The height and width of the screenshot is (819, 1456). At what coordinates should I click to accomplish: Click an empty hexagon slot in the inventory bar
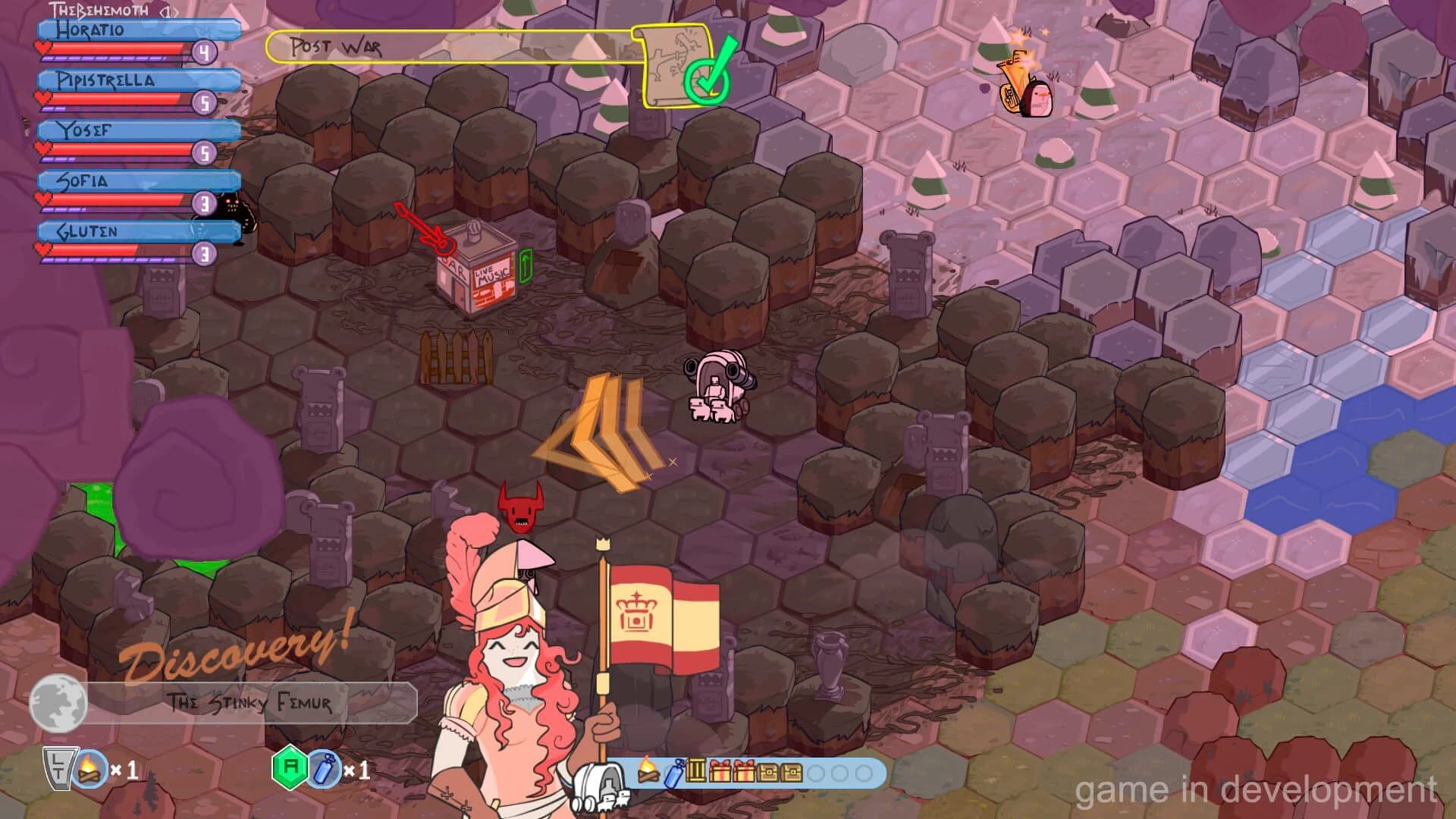tap(815, 772)
